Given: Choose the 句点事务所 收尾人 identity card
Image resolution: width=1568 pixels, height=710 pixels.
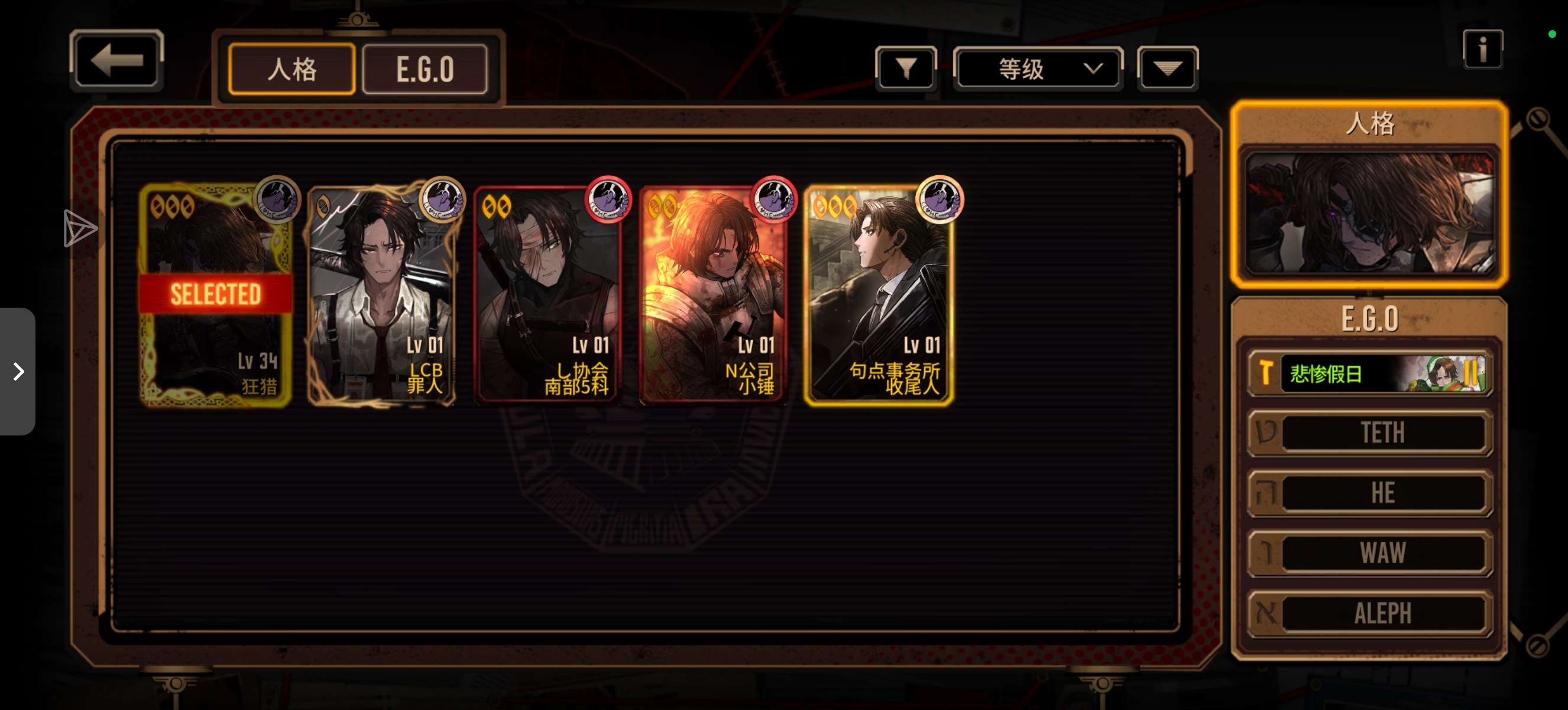Looking at the screenshot, I should [x=879, y=295].
